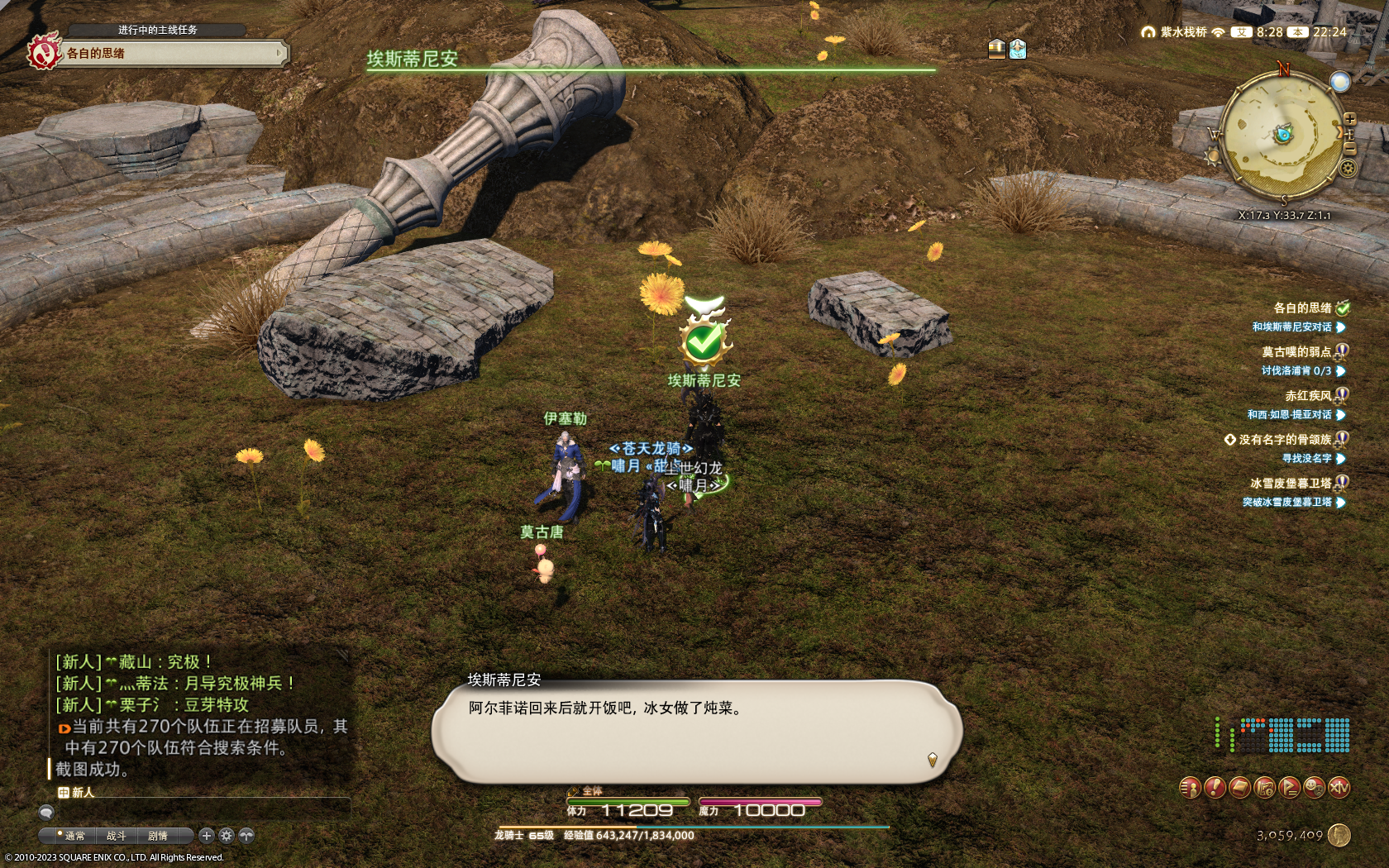Open the character main menu icon

click(1189, 788)
